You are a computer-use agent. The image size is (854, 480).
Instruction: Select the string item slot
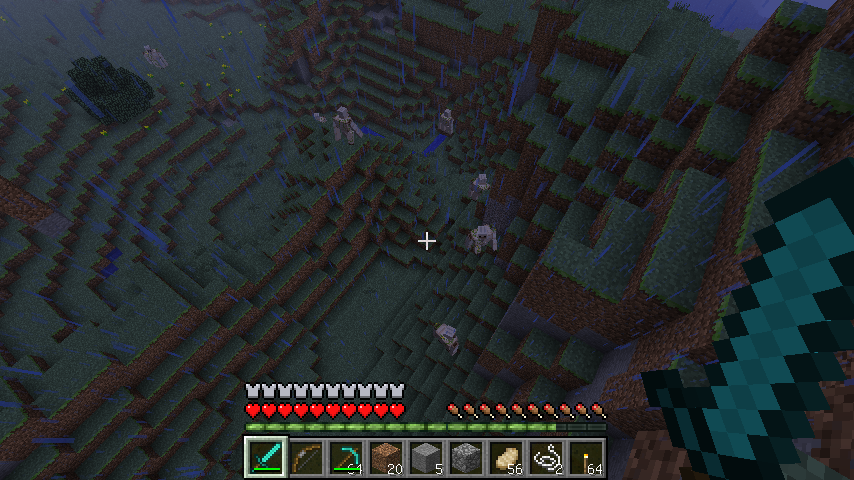pos(546,458)
